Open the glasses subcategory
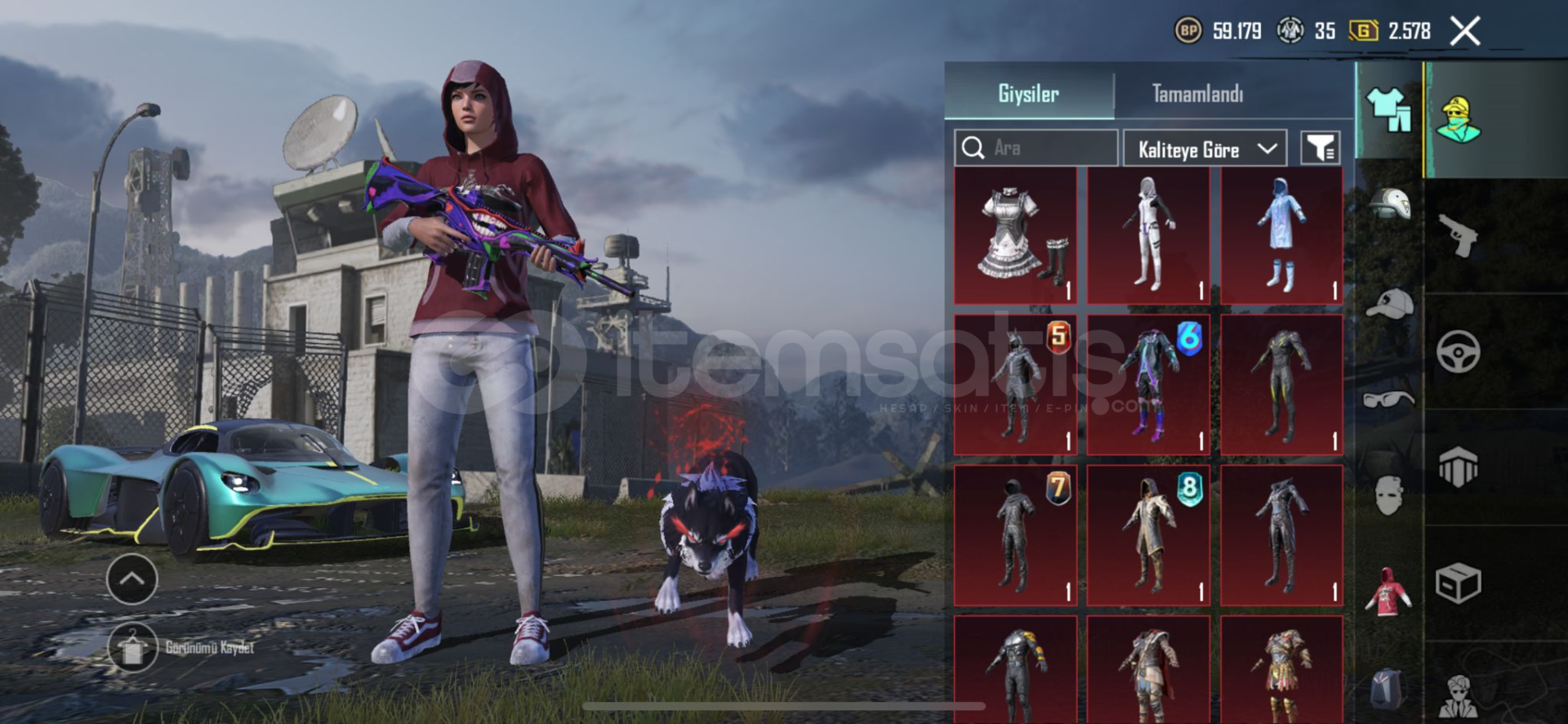The height and width of the screenshot is (724, 1568). tap(1389, 400)
